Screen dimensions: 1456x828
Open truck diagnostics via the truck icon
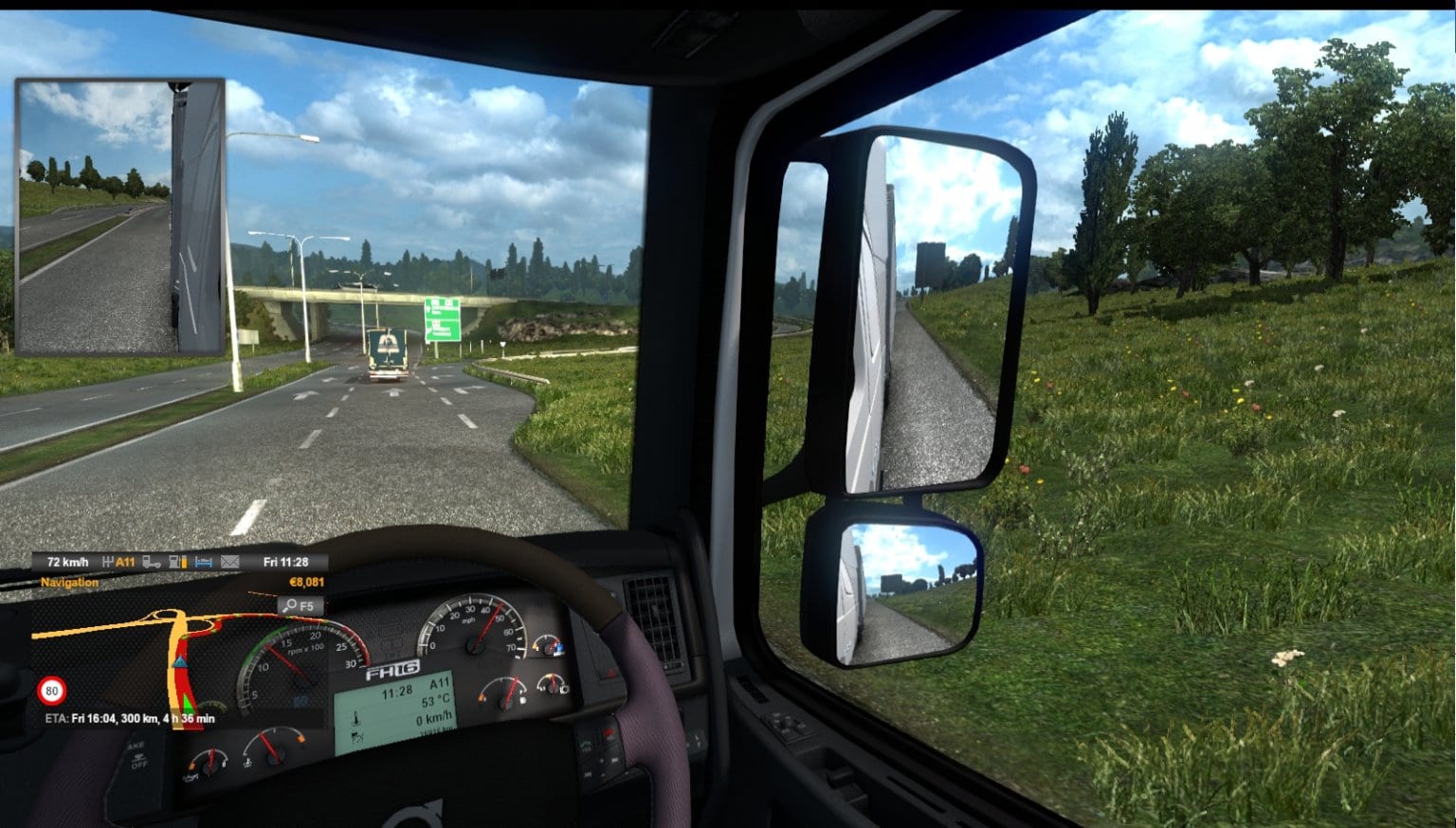[x=153, y=562]
